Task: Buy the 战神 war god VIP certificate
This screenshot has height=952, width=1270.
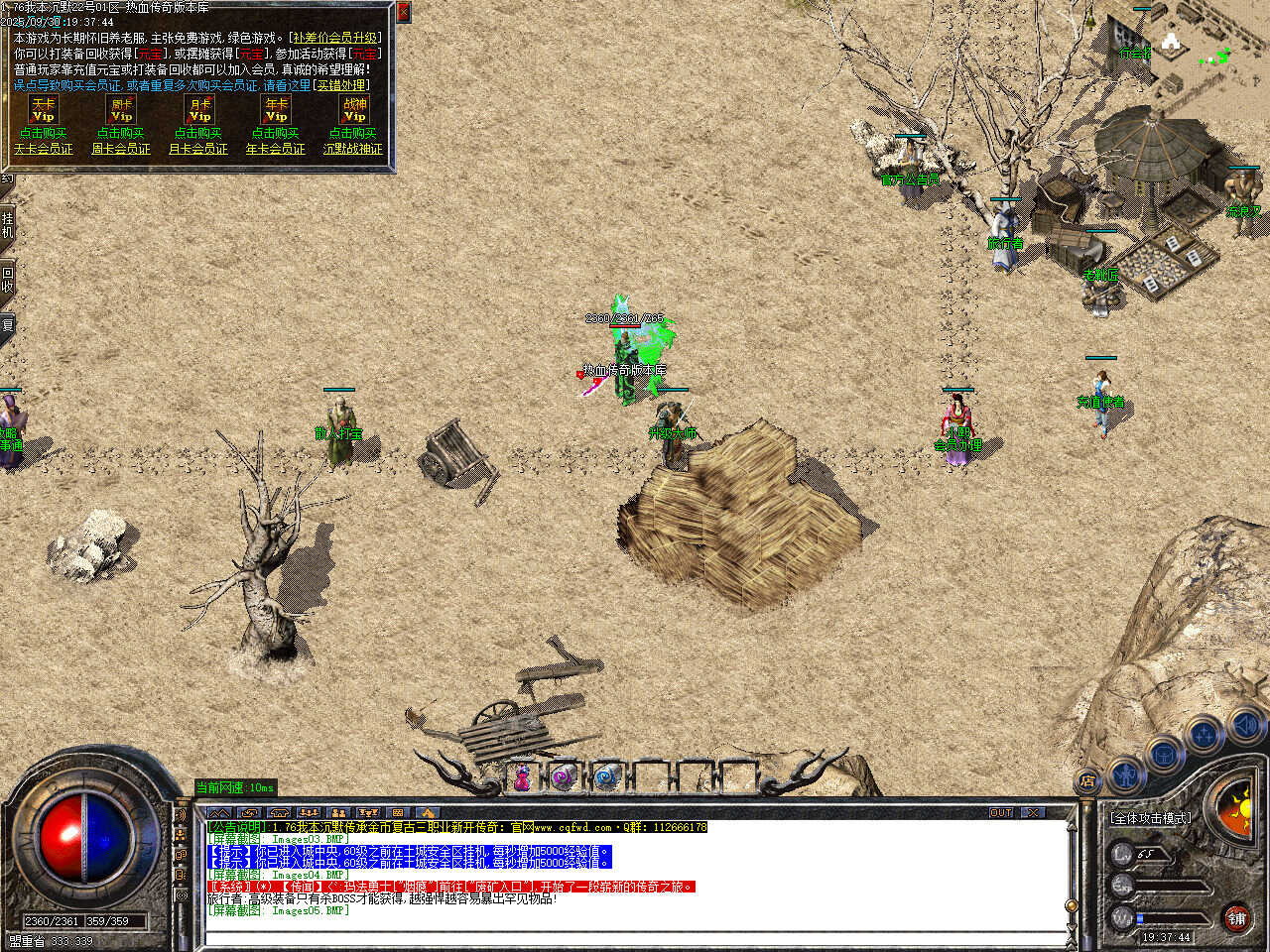Action: coord(353,133)
